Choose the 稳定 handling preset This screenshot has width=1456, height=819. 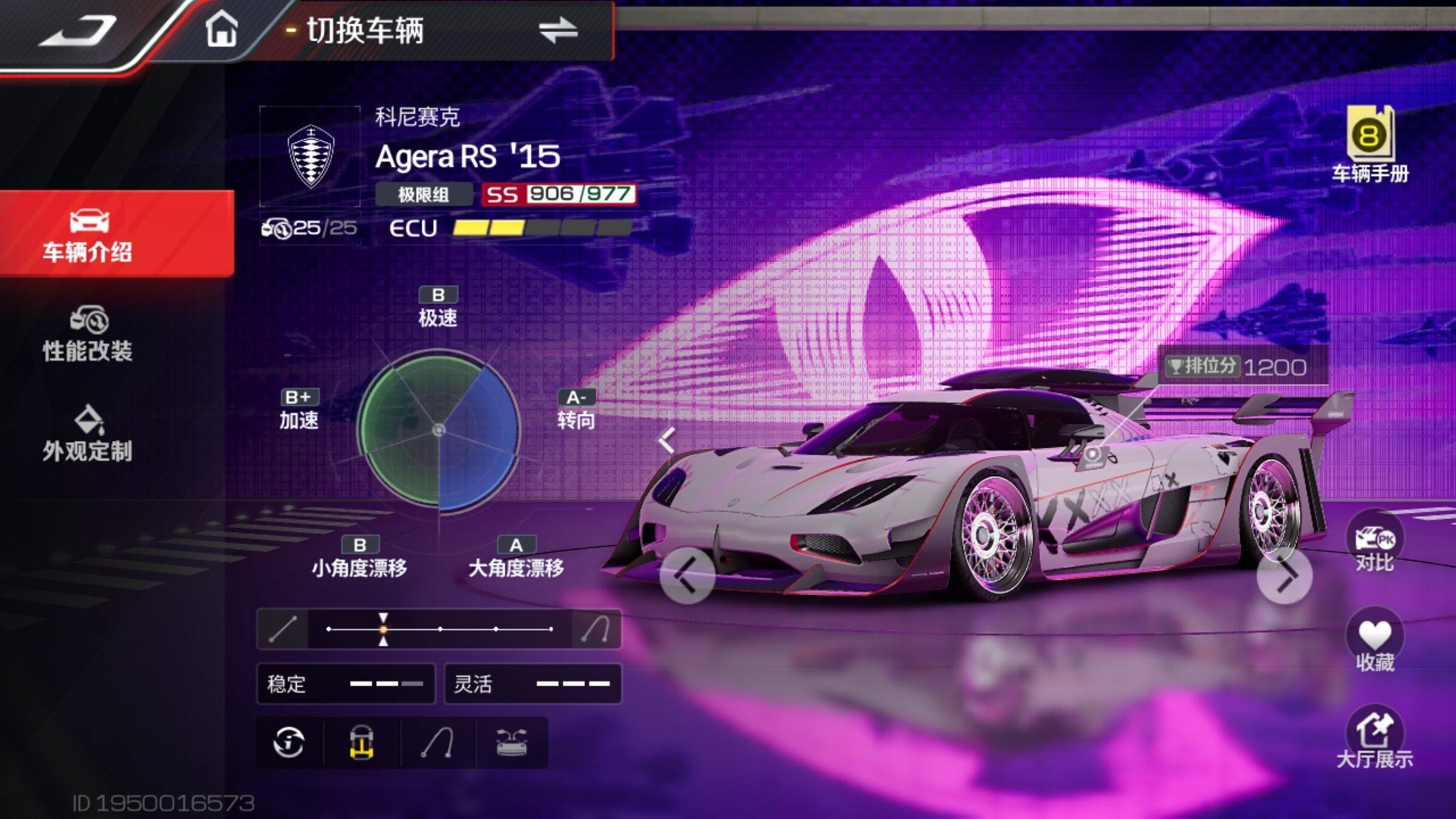click(x=346, y=684)
